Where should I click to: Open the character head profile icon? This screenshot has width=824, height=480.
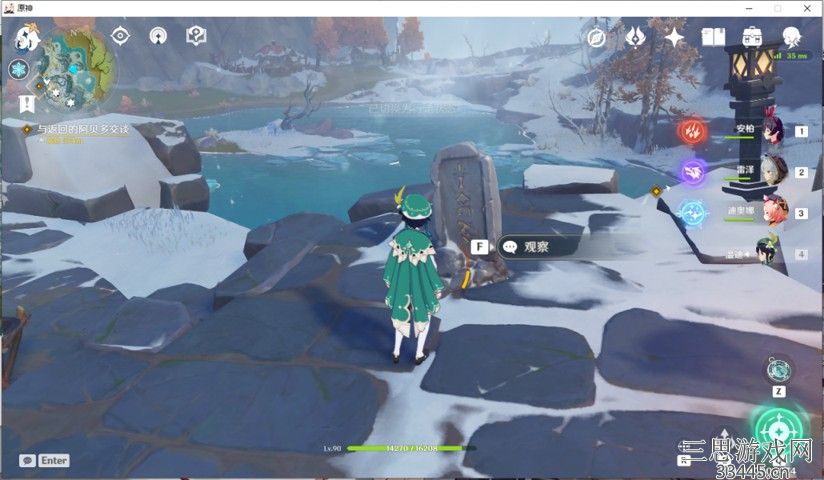[x=791, y=38]
